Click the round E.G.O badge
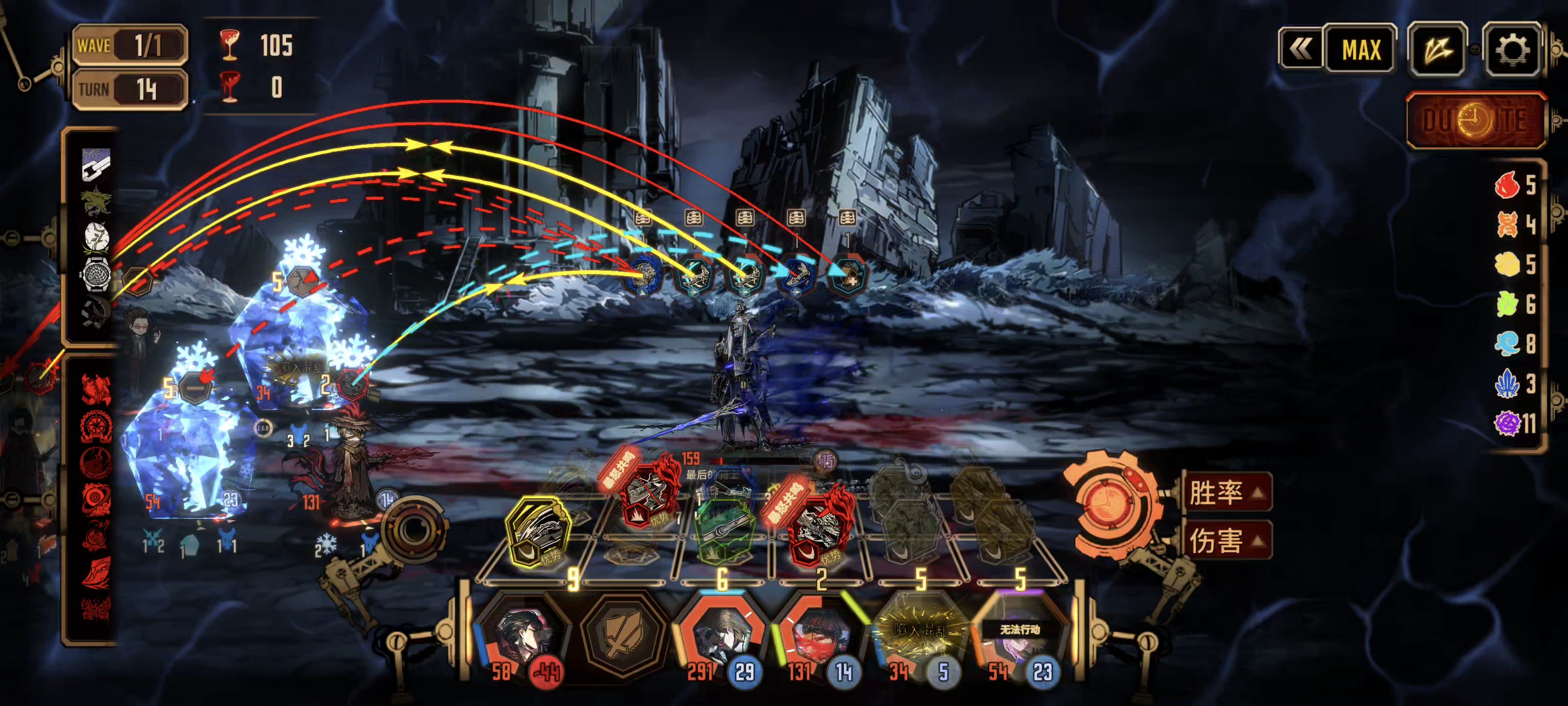The width and height of the screenshot is (1568, 706). click(263, 428)
